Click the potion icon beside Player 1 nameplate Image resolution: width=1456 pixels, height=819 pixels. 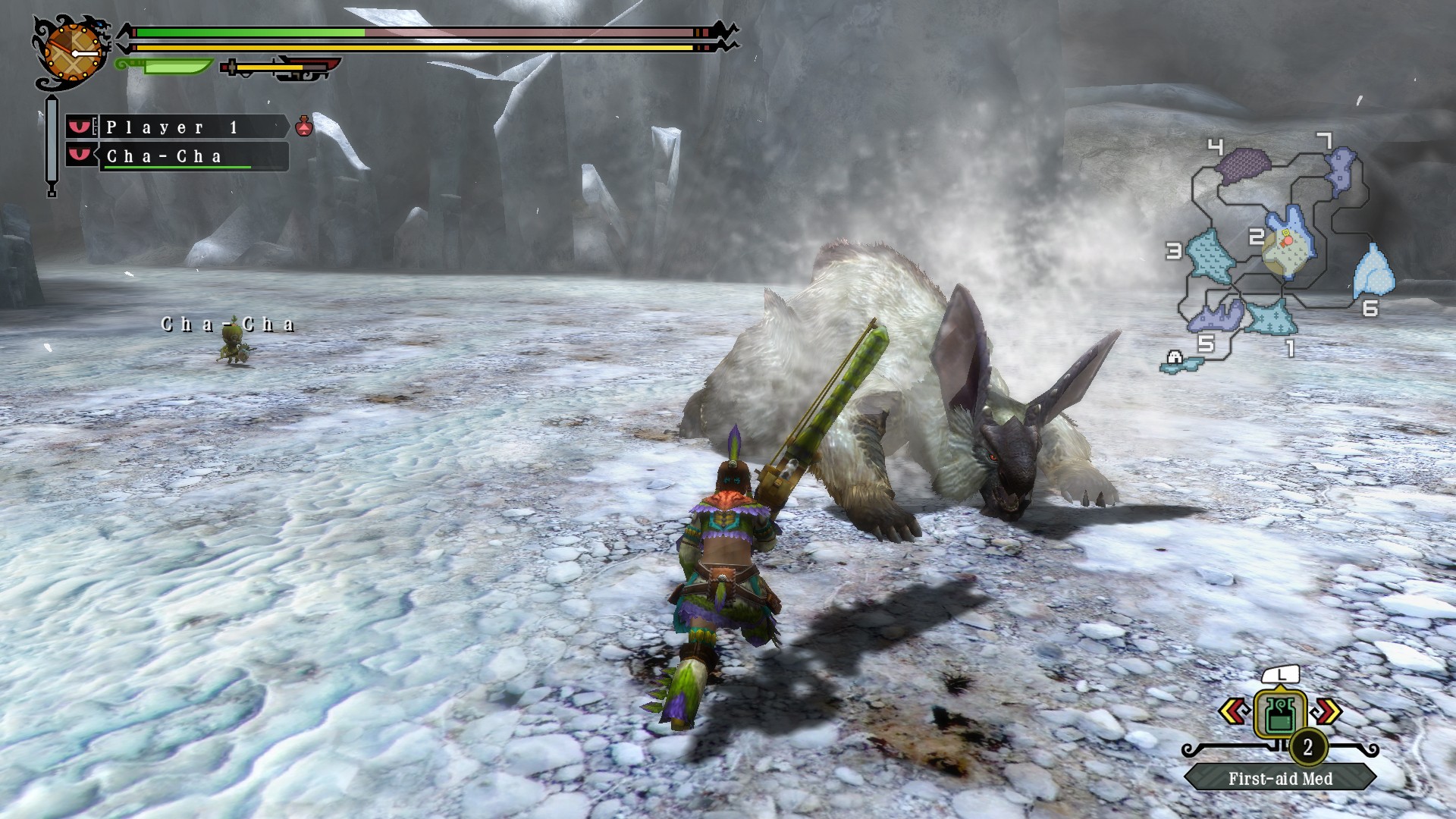click(304, 127)
